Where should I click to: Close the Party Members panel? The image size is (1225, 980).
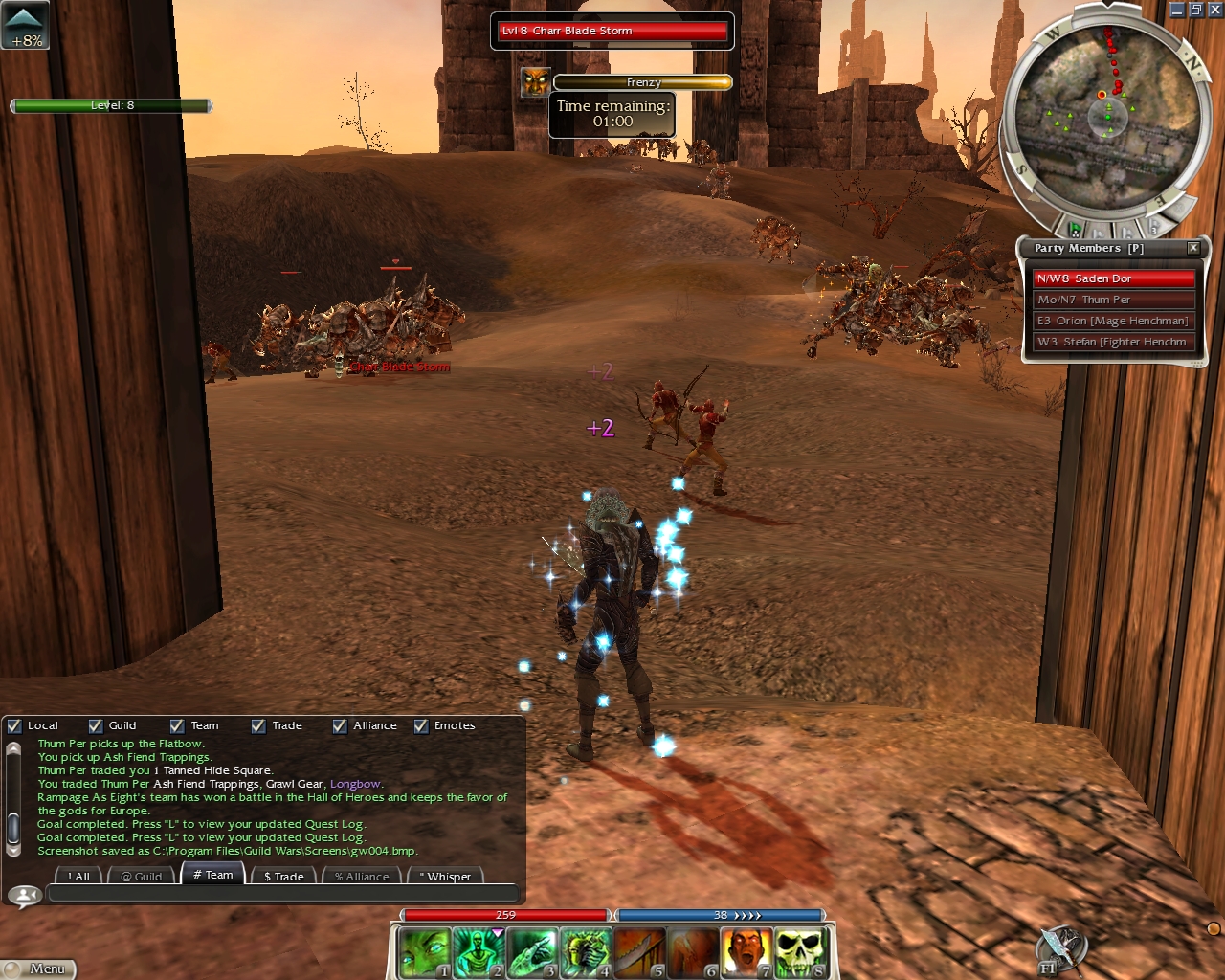pyautogui.click(x=1193, y=248)
